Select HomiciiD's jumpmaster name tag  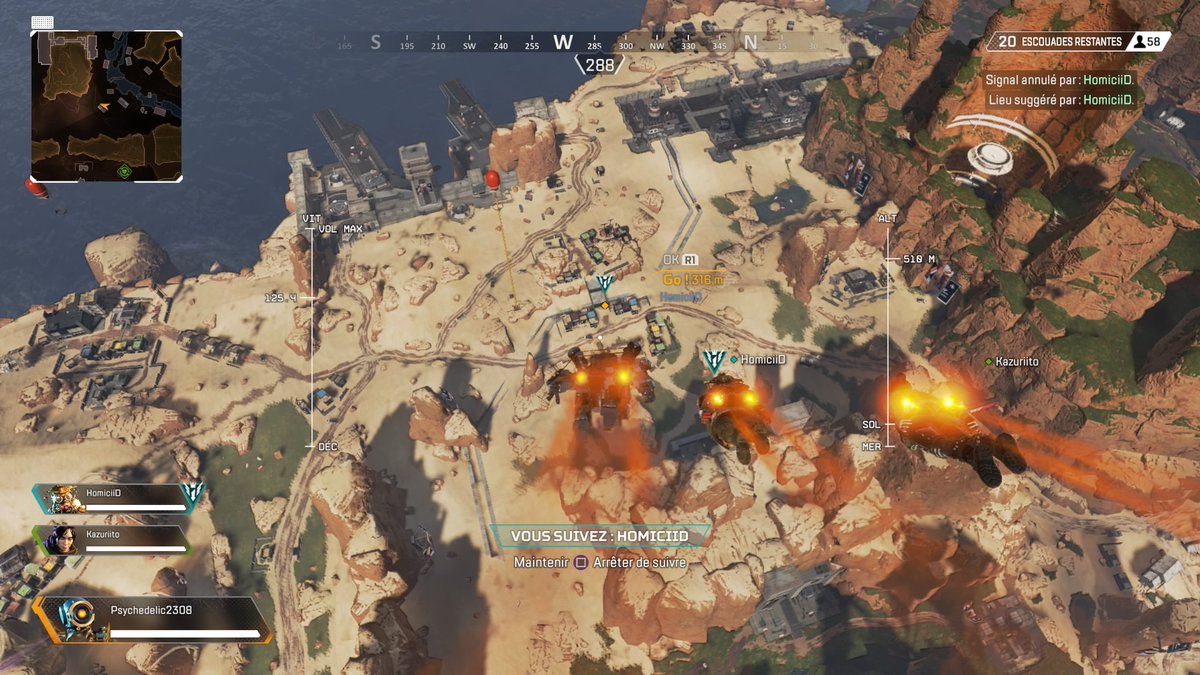[x=763, y=359]
